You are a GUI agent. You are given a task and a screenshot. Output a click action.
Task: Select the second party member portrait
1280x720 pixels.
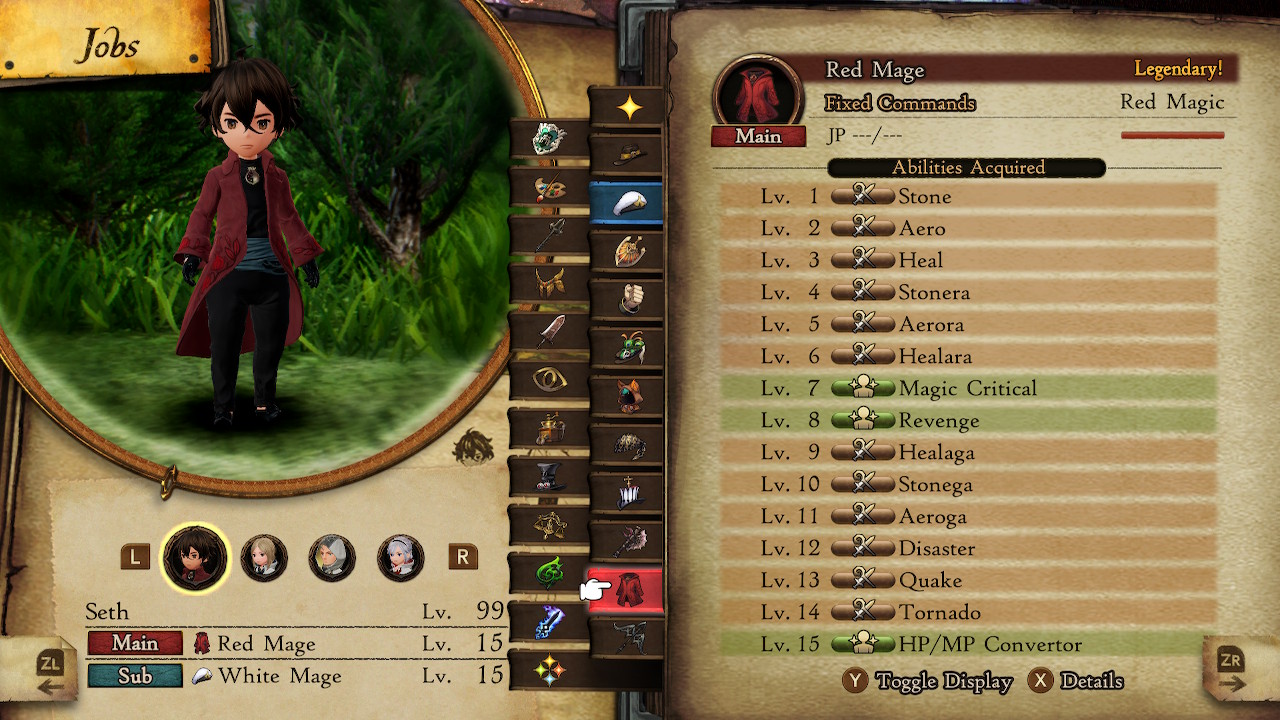pos(264,559)
